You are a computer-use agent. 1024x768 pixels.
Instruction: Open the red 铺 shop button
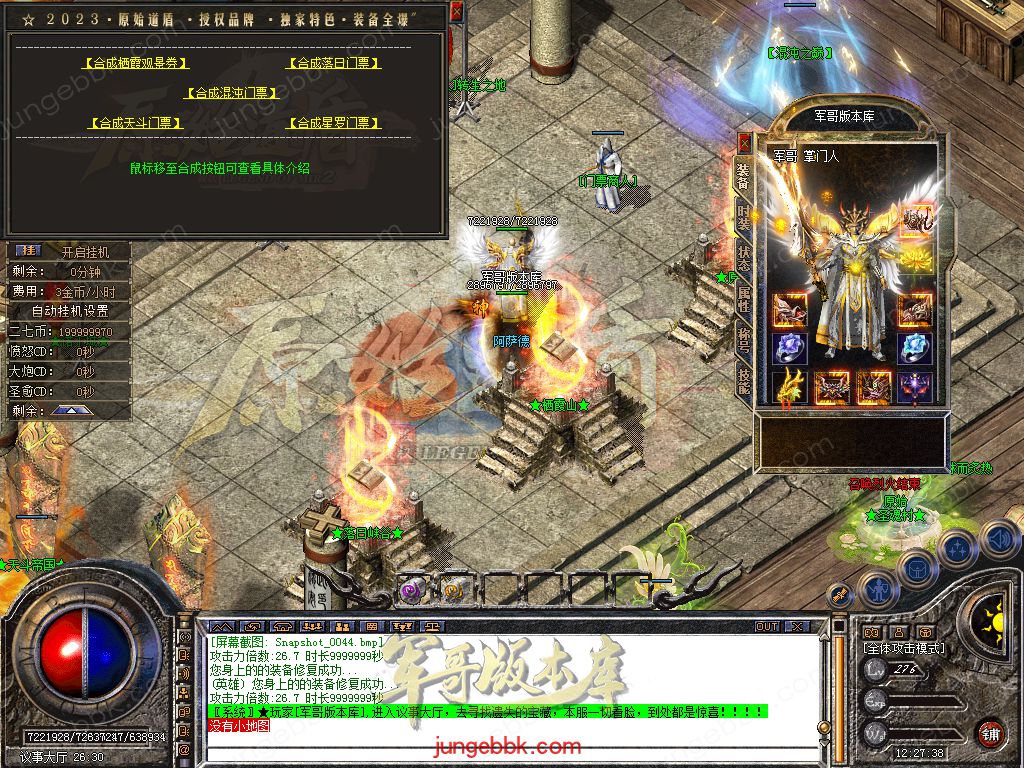(x=990, y=733)
